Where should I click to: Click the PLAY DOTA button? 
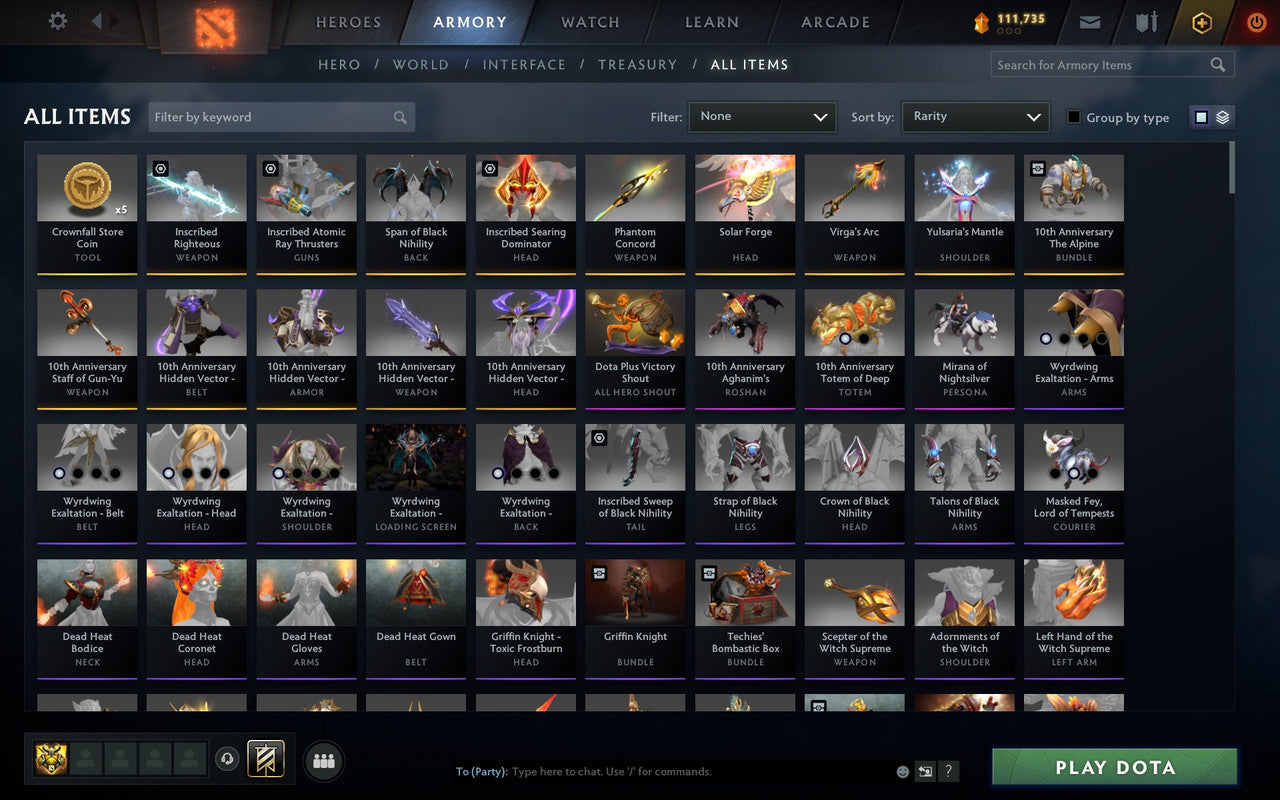pyautogui.click(x=1113, y=767)
